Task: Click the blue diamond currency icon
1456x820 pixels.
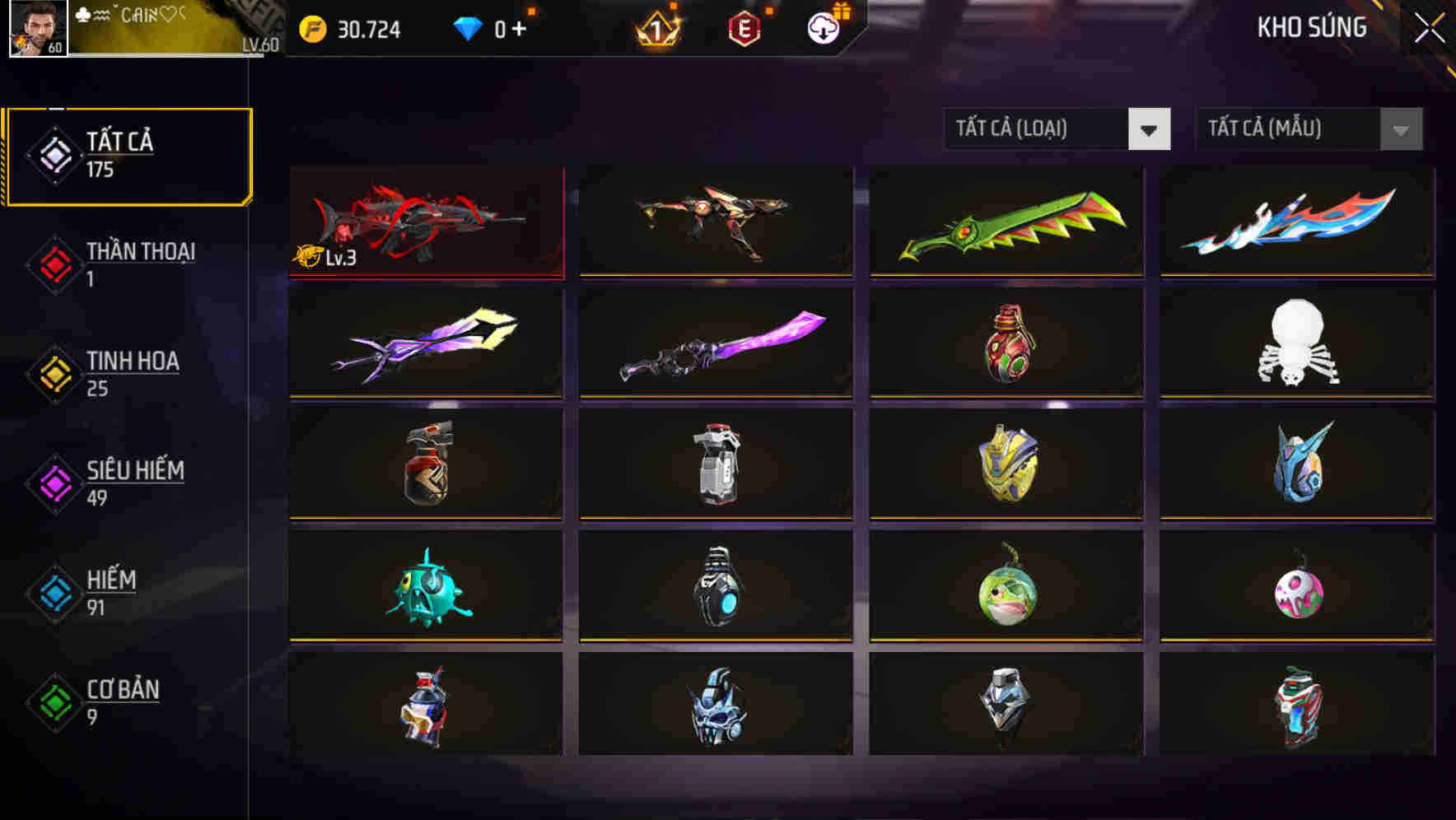Action: pos(466,30)
